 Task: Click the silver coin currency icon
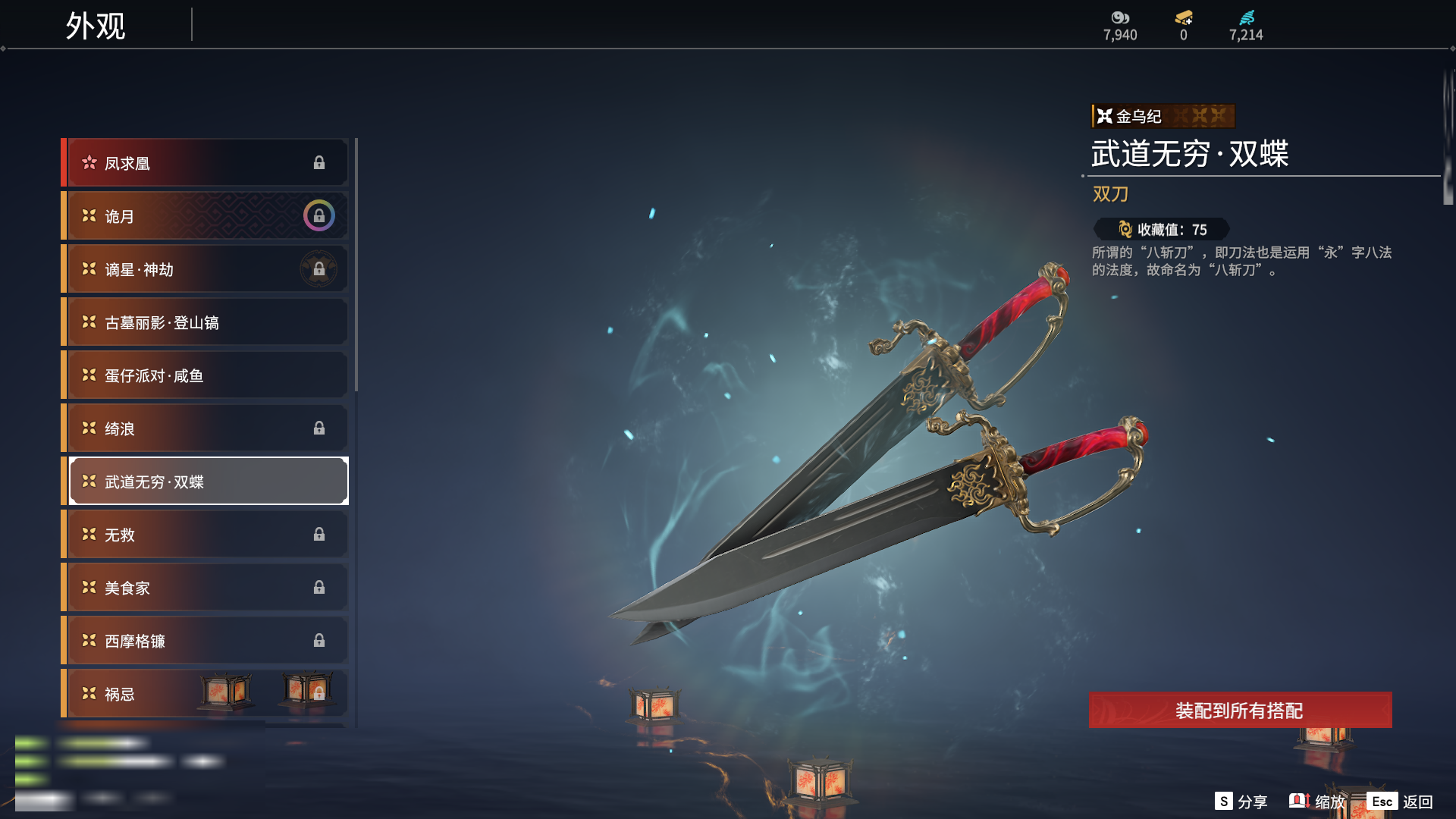click(x=1120, y=17)
